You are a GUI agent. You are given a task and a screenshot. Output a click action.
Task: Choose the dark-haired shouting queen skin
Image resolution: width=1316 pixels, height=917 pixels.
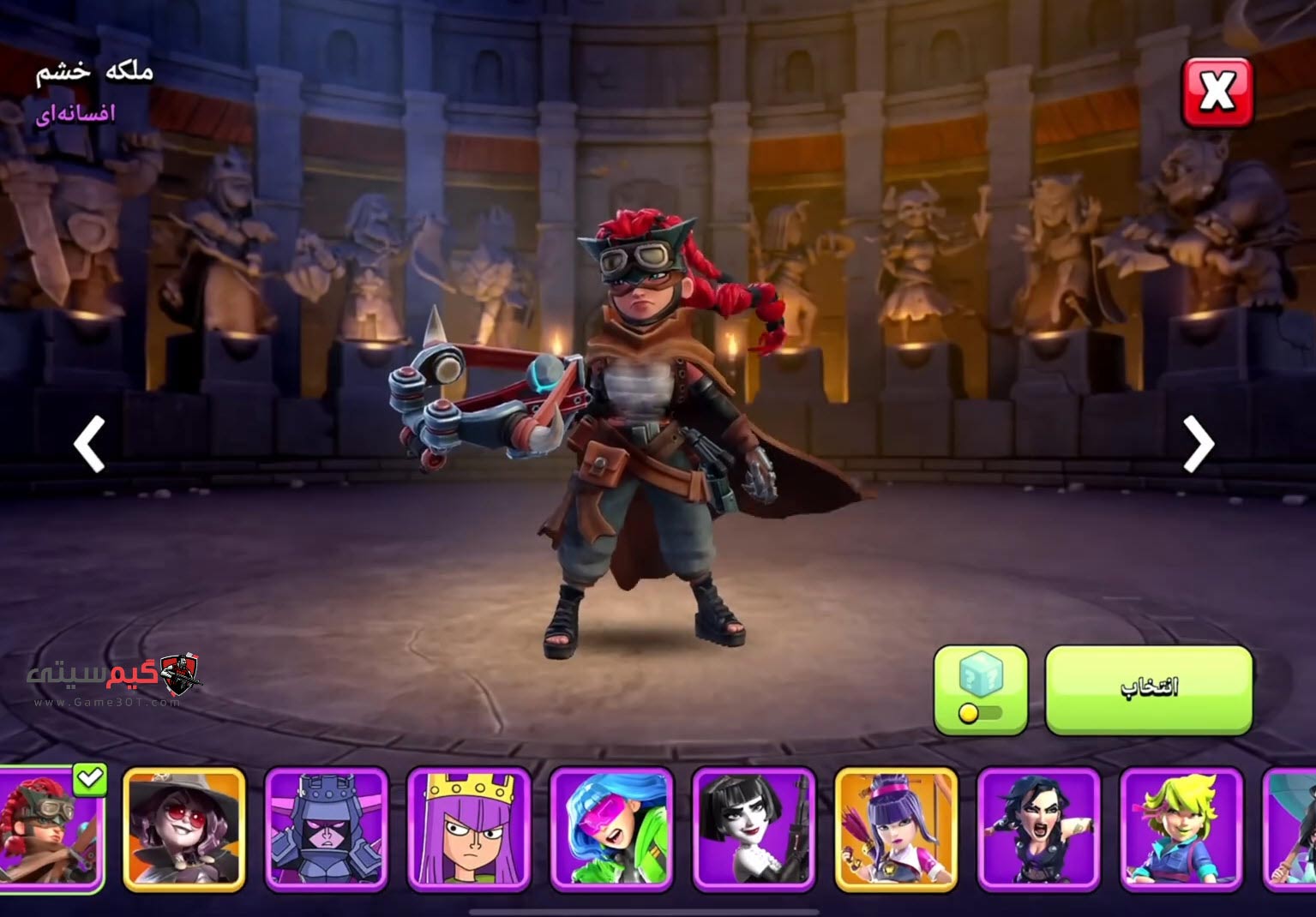1038,828
